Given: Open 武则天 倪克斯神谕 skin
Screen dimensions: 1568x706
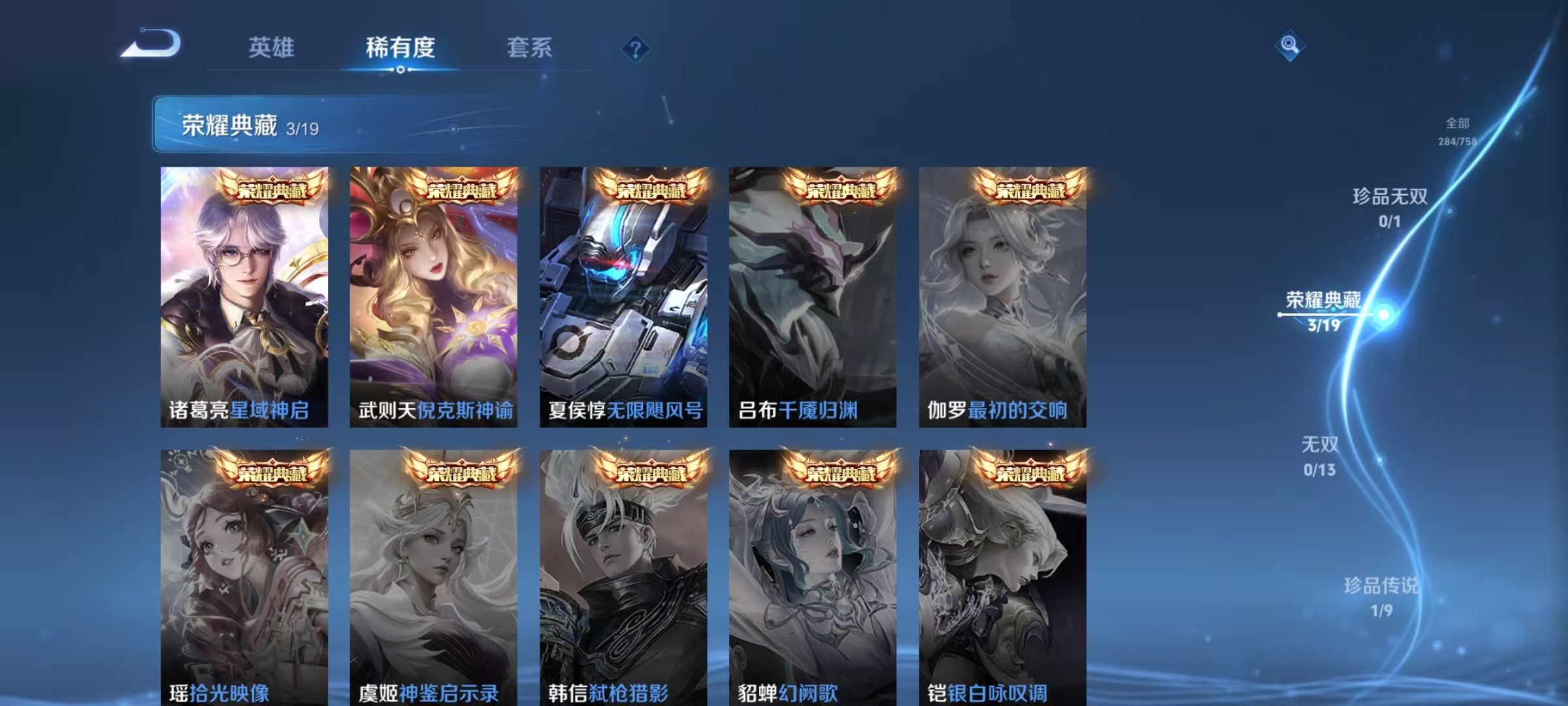Looking at the screenshot, I should [434, 294].
